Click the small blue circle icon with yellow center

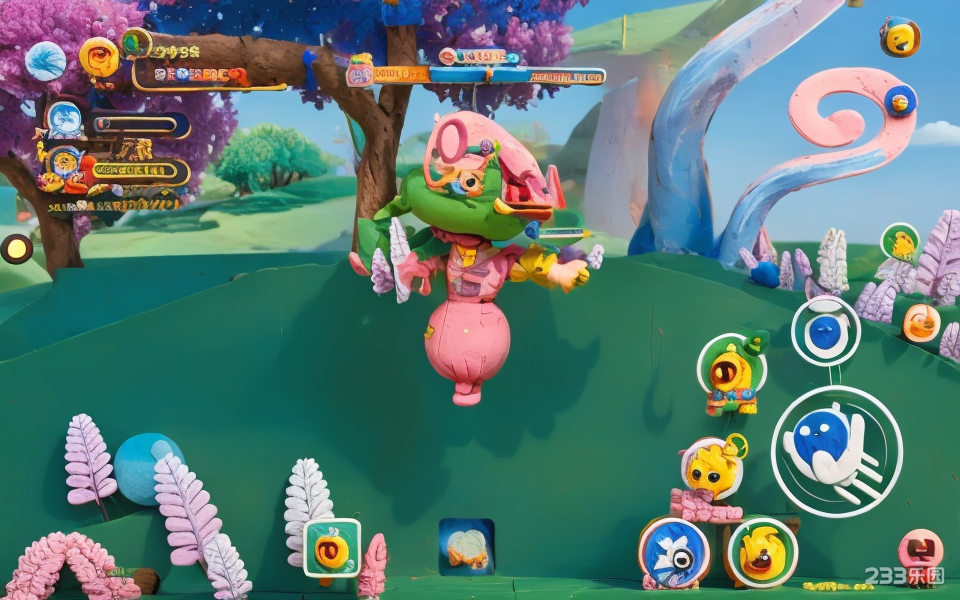coord(900,100)
